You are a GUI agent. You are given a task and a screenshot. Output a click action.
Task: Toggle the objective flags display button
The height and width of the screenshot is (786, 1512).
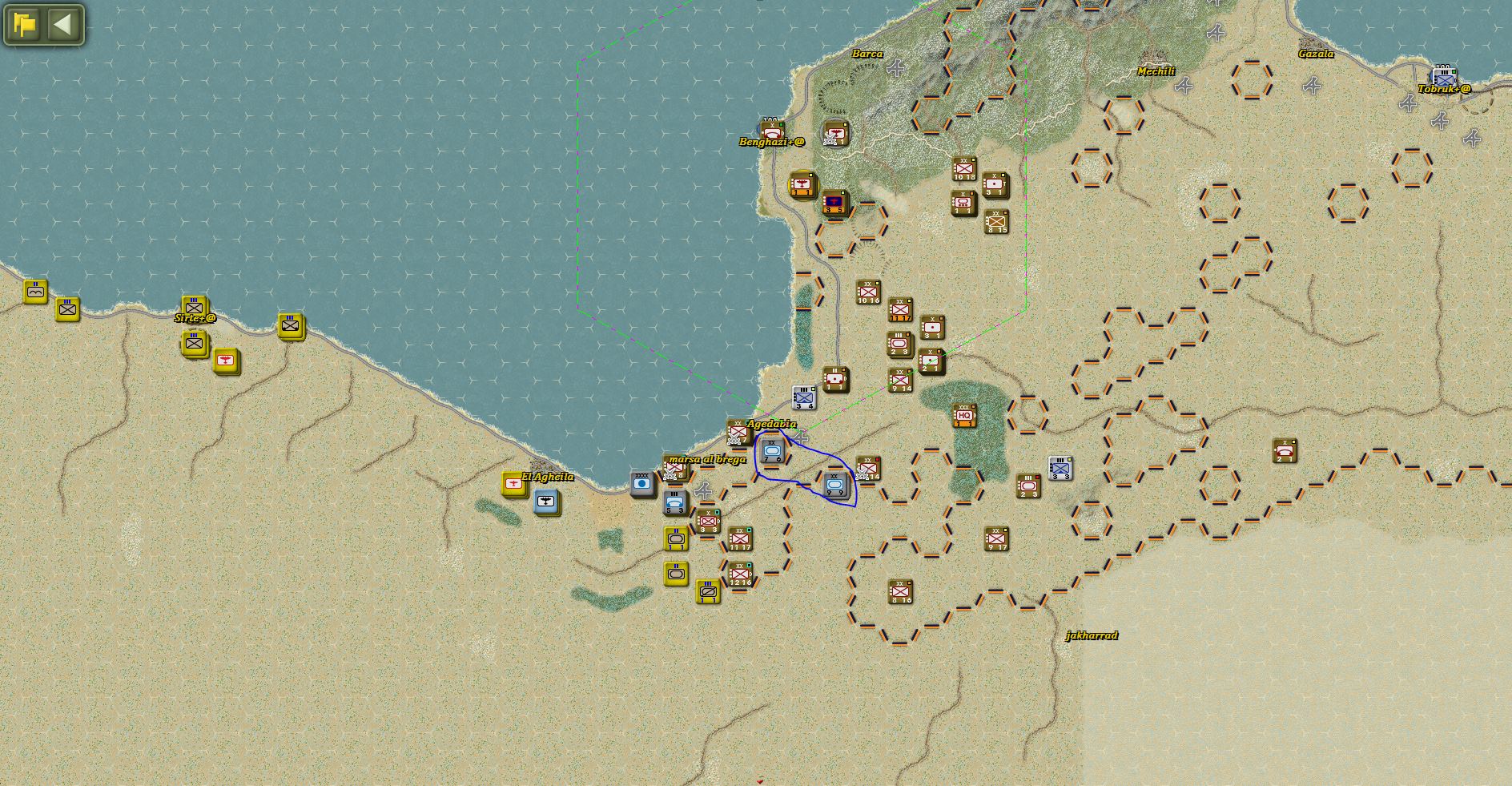[x=24, y=22]
